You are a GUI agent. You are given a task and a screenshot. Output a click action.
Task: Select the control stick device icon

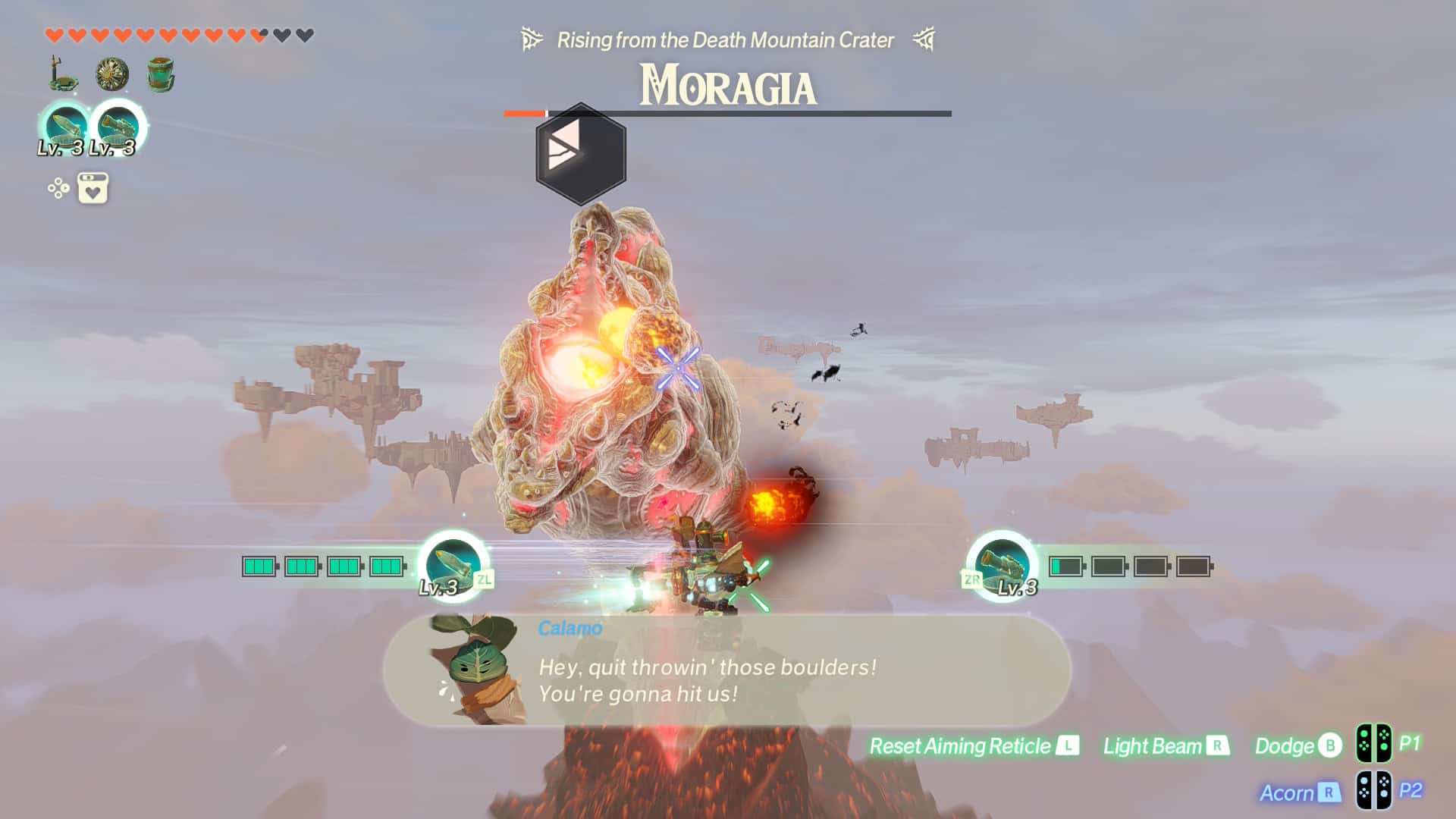[62, 74]
